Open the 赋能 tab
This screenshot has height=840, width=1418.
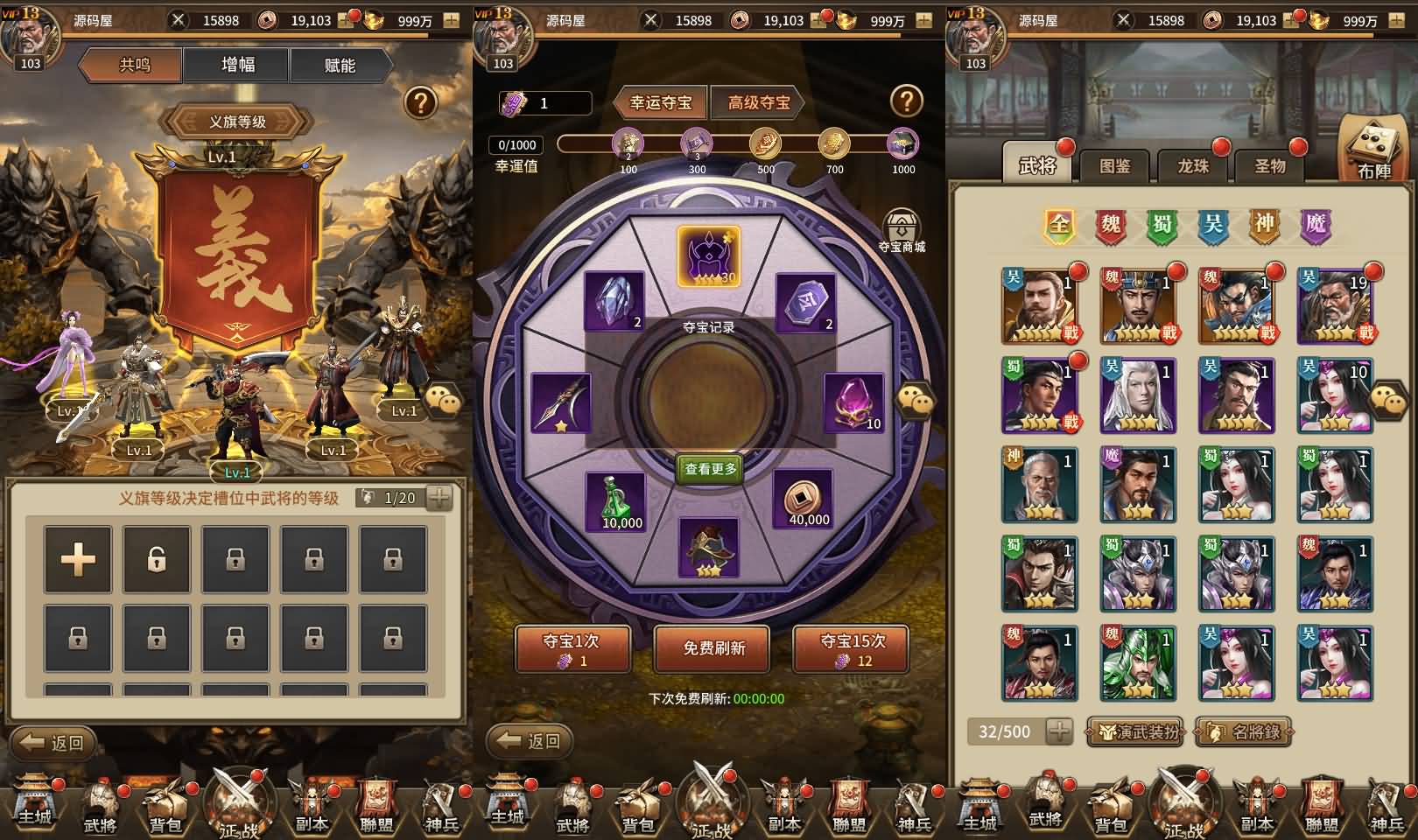click(339, 65)
